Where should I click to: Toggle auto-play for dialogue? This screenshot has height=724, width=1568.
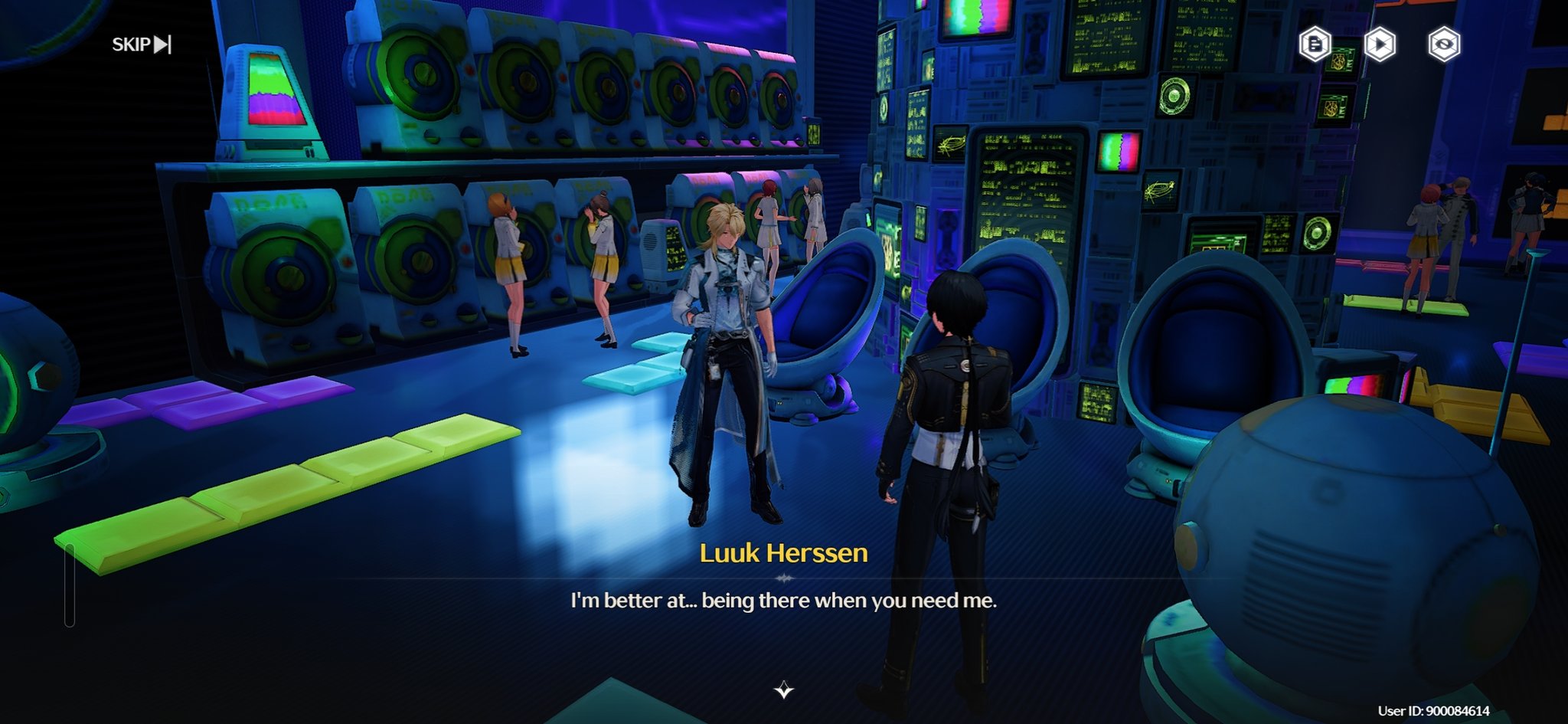pos(1380,44)
